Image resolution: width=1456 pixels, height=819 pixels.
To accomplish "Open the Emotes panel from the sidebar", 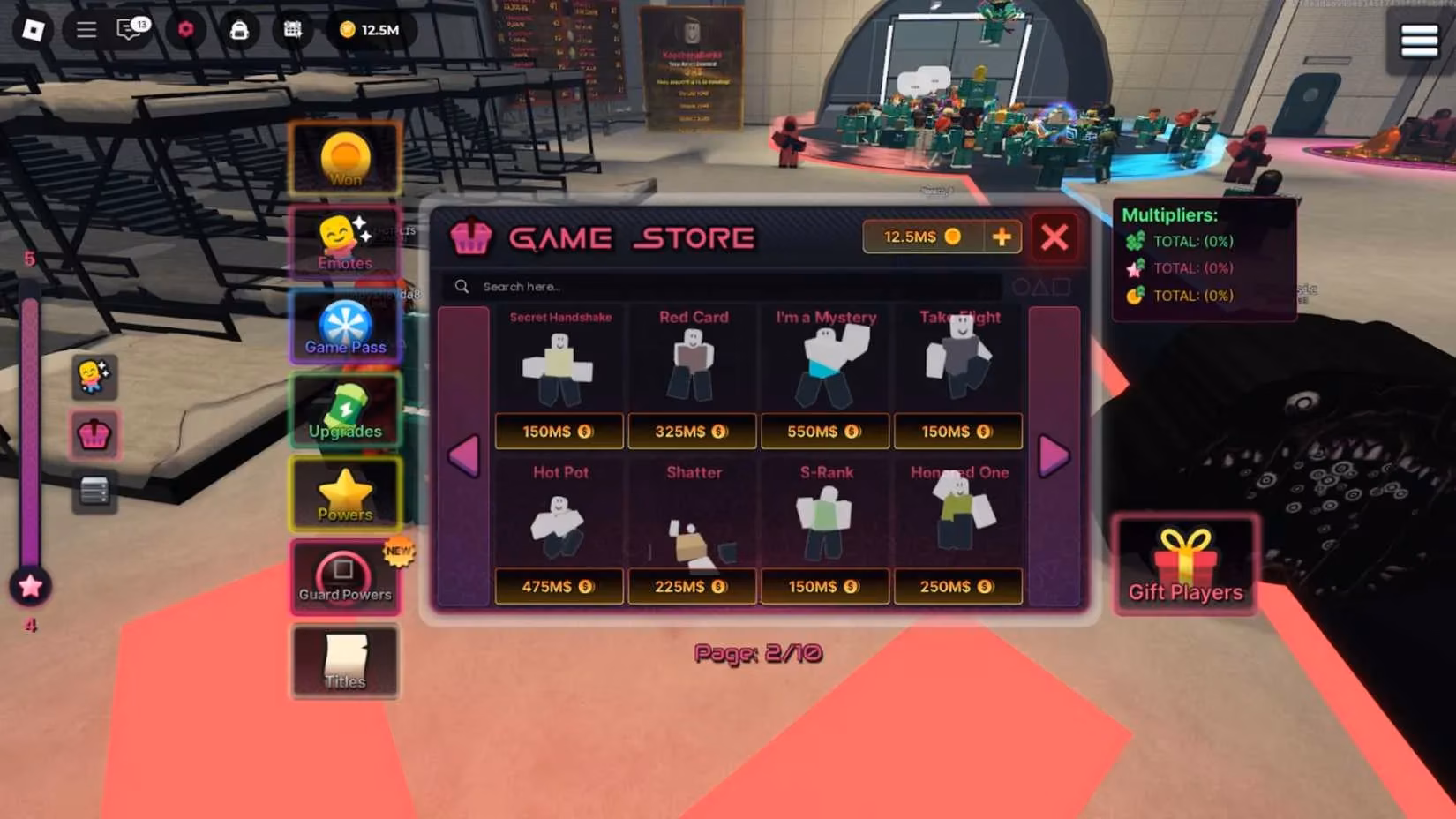I will tap(344, 238).
